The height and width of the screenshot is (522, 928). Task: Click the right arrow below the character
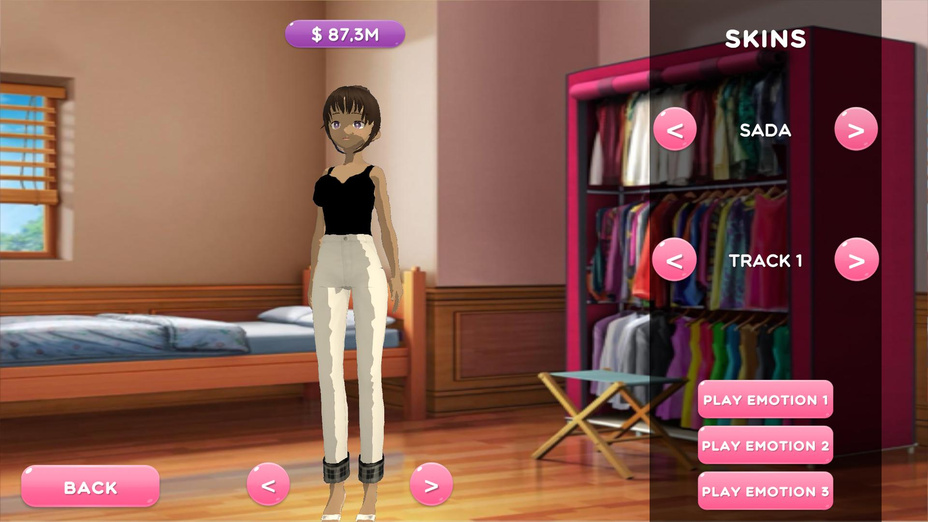point(431,485)
